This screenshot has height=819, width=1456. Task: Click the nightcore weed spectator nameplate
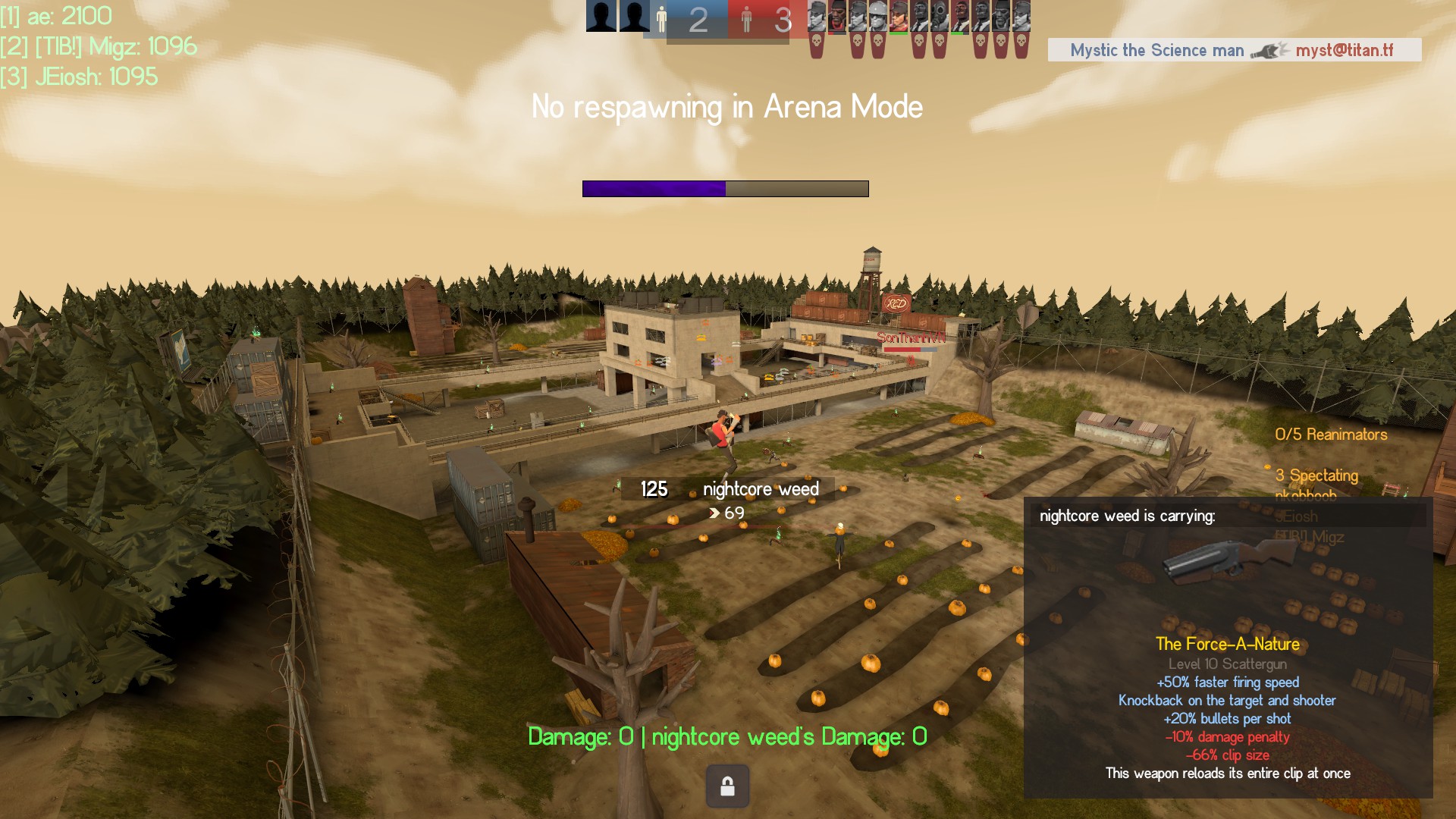pos(728,489)
